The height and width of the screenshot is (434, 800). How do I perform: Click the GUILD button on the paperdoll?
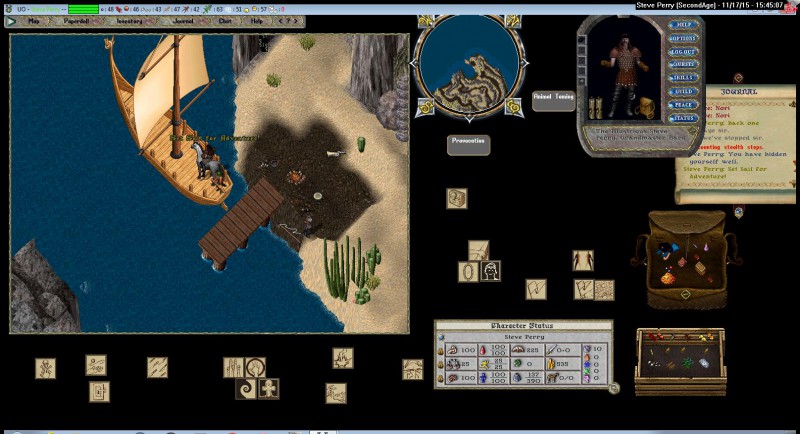coord(683,91)
